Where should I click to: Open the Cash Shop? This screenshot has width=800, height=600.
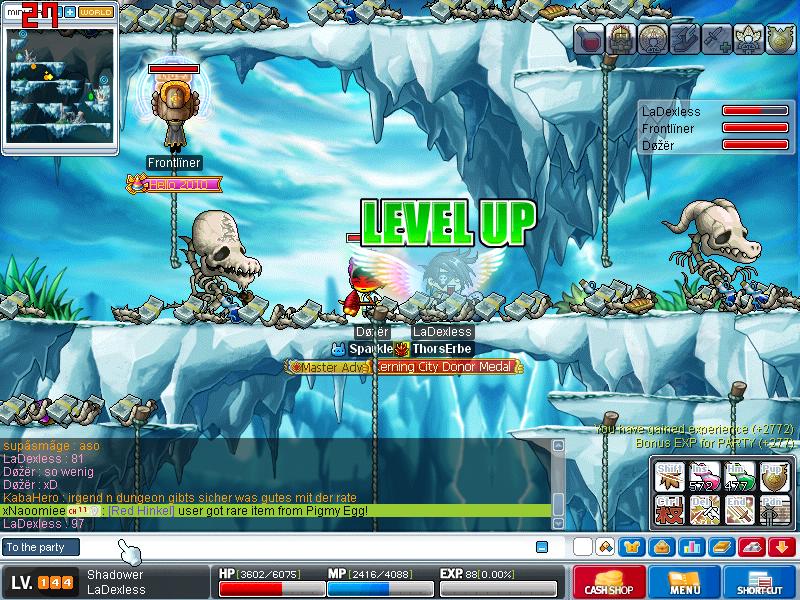(606, 583)
